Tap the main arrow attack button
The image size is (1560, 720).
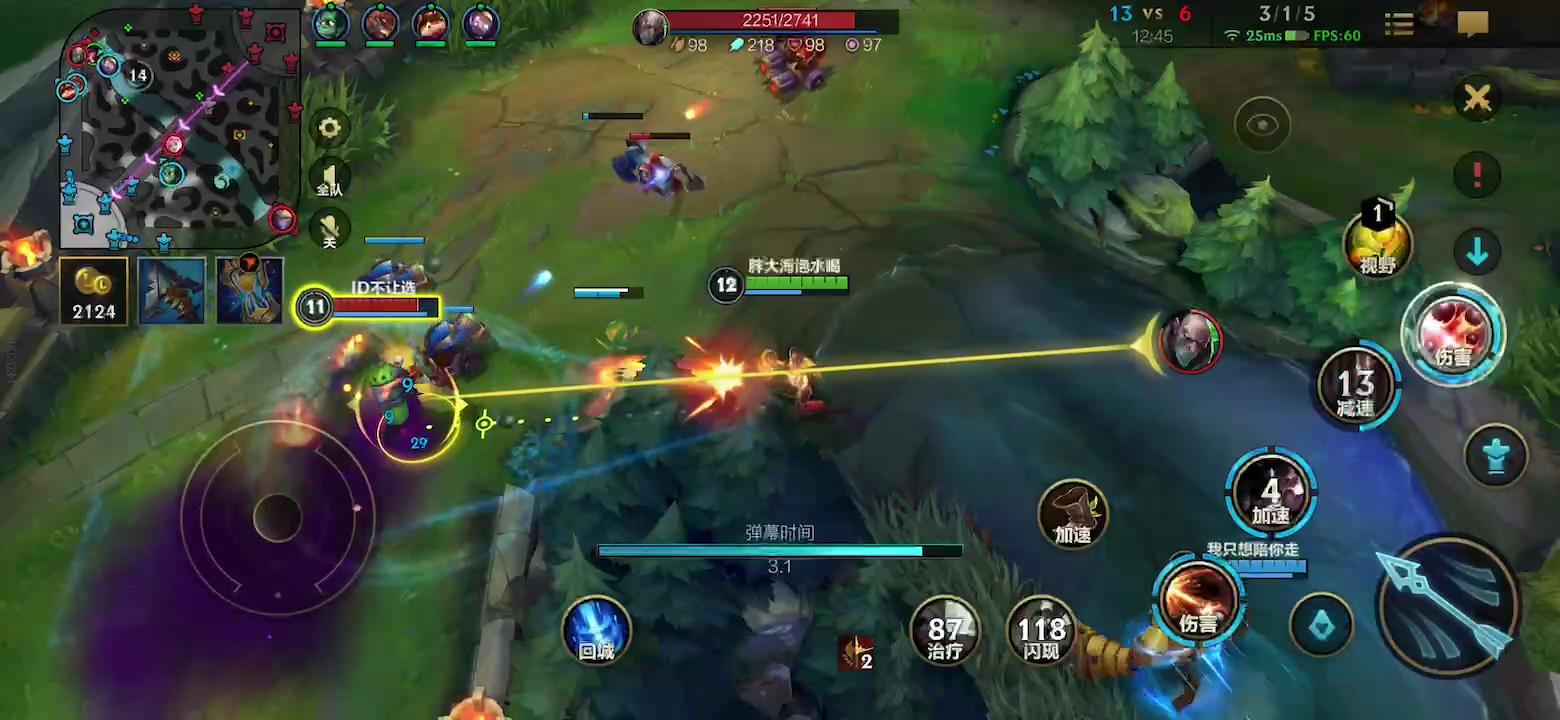coord(1447,606)
